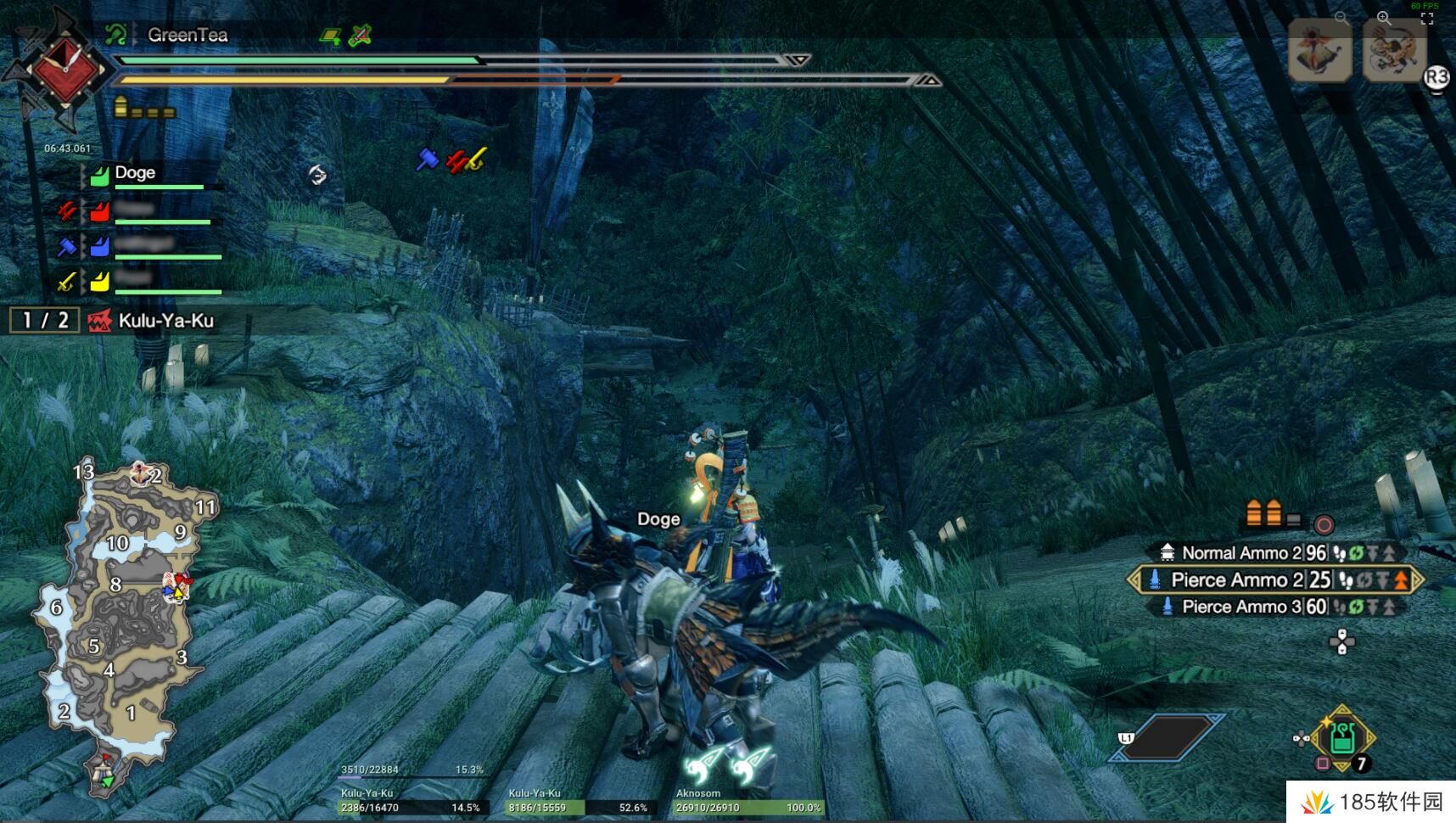The width and height of the screenshot is (1456, 823).
Task: Use the green potion item slot
Action: point(1341,738)
